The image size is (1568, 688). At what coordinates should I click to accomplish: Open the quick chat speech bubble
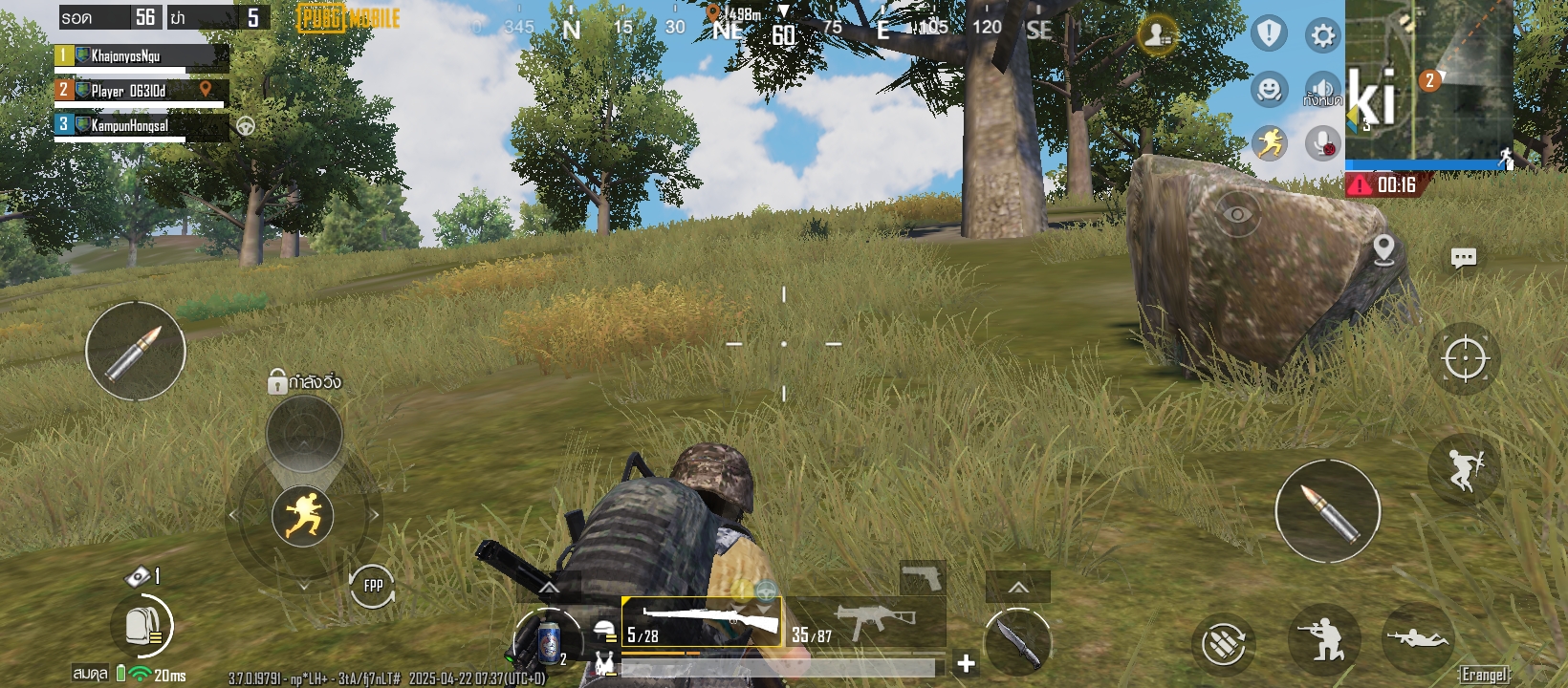pyautogui.click(x=1463, y=258)
